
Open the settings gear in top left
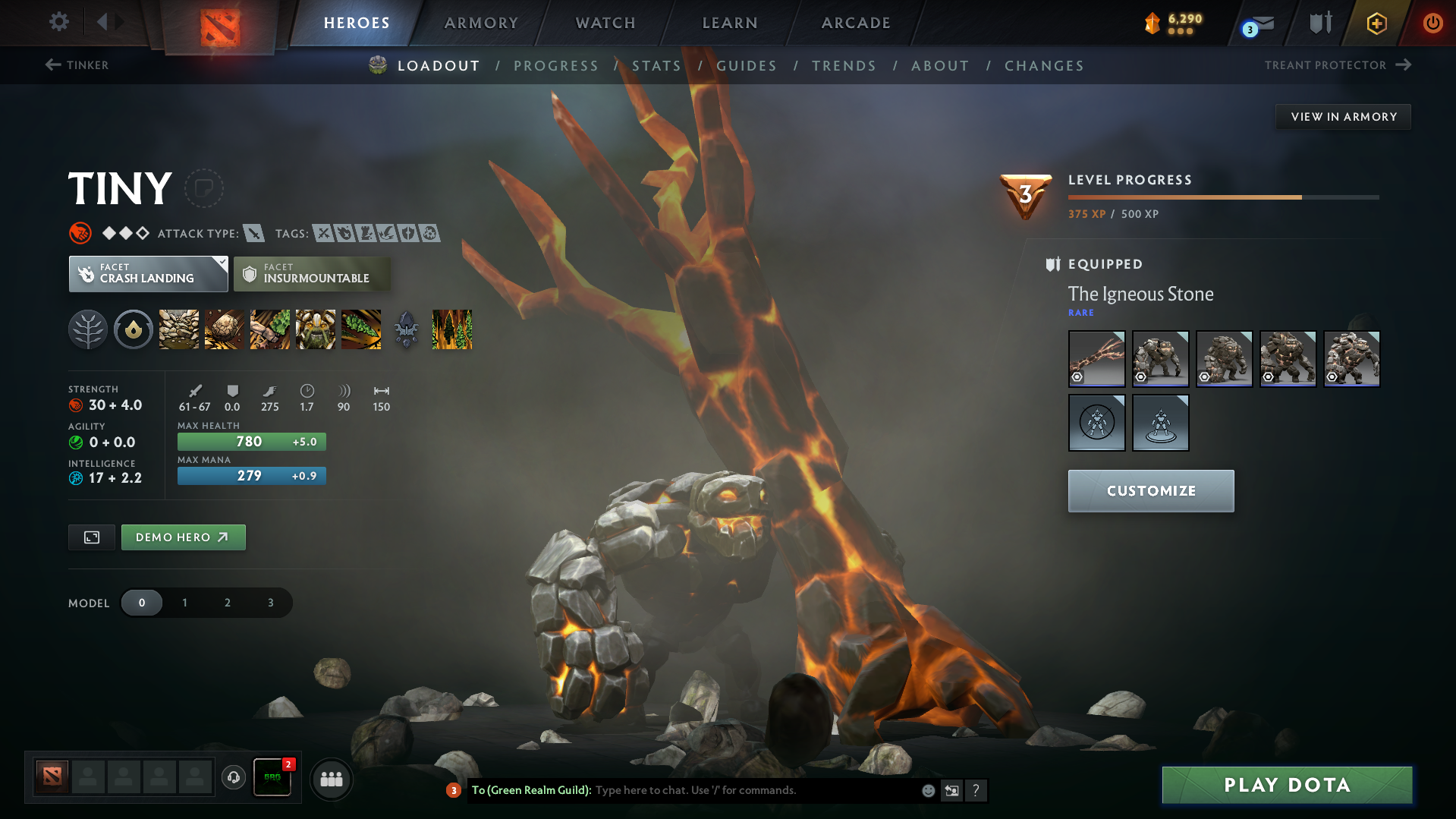[x=58, y=22]
